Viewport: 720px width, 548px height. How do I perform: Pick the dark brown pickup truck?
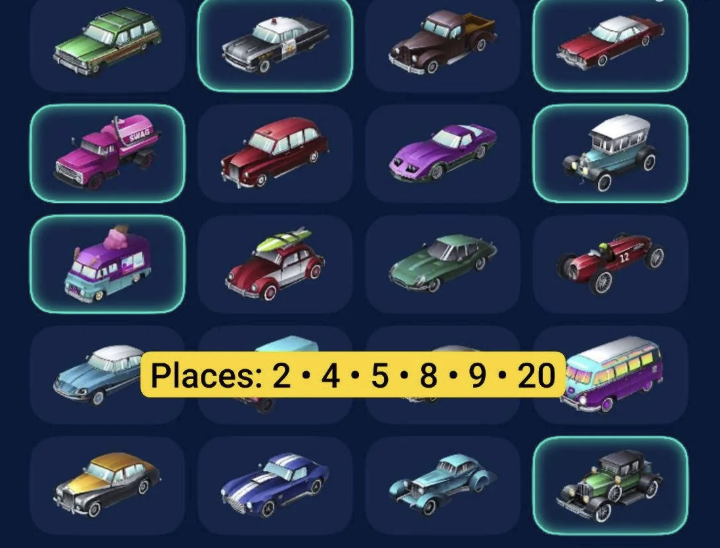coord(442,42)
